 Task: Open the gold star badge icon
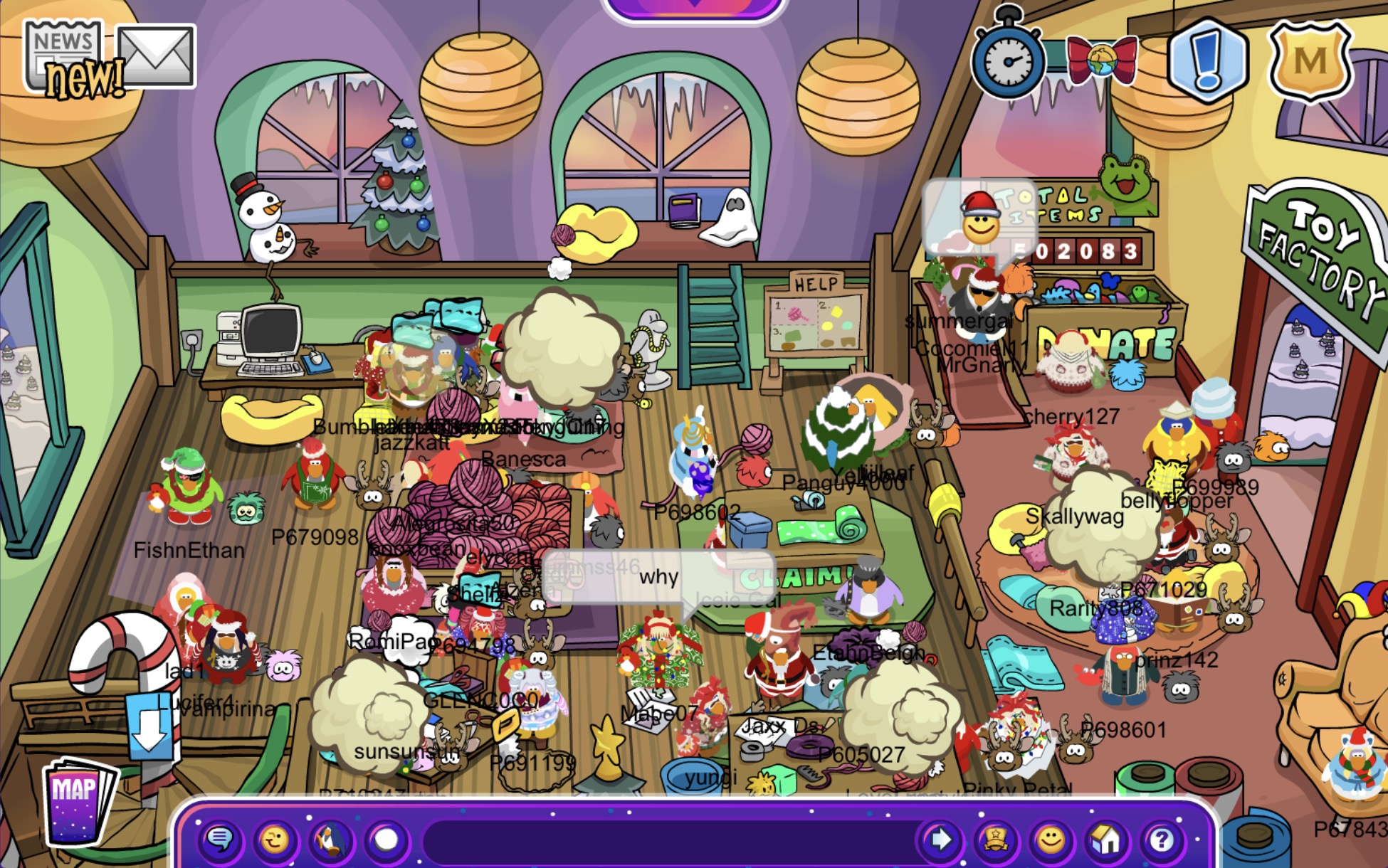995,840
